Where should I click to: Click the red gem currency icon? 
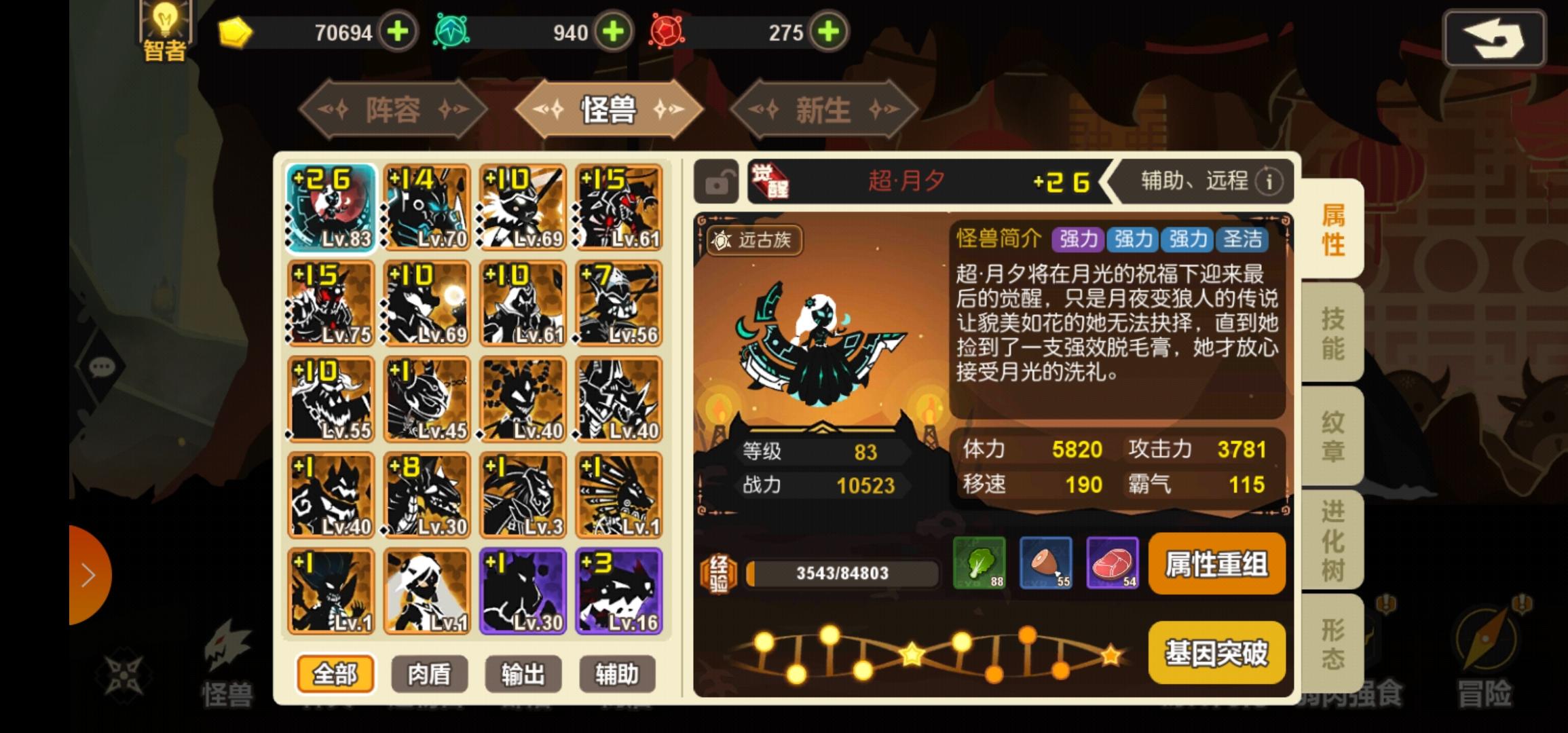pos(666,31)
